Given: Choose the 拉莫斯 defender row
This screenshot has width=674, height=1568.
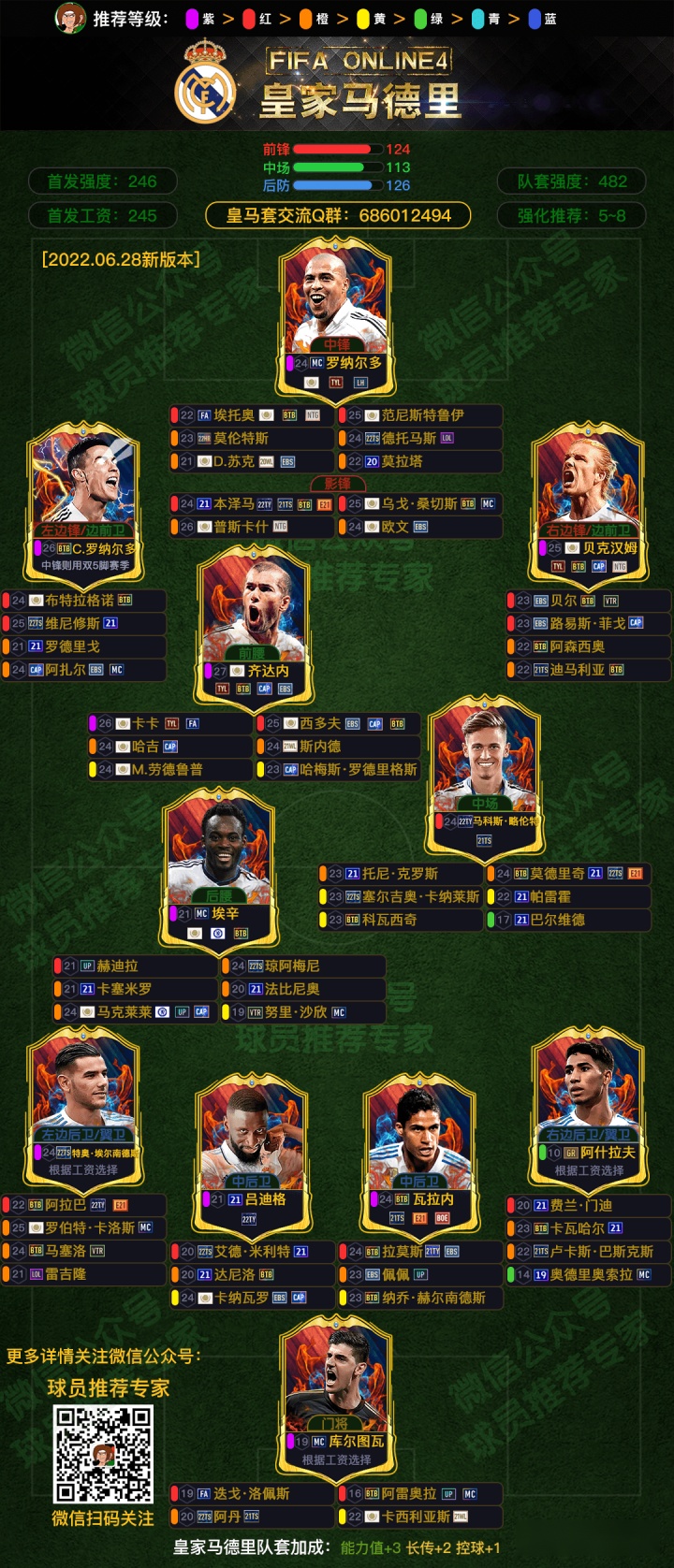Looking at the screenshot, I should coord(419,1252).
